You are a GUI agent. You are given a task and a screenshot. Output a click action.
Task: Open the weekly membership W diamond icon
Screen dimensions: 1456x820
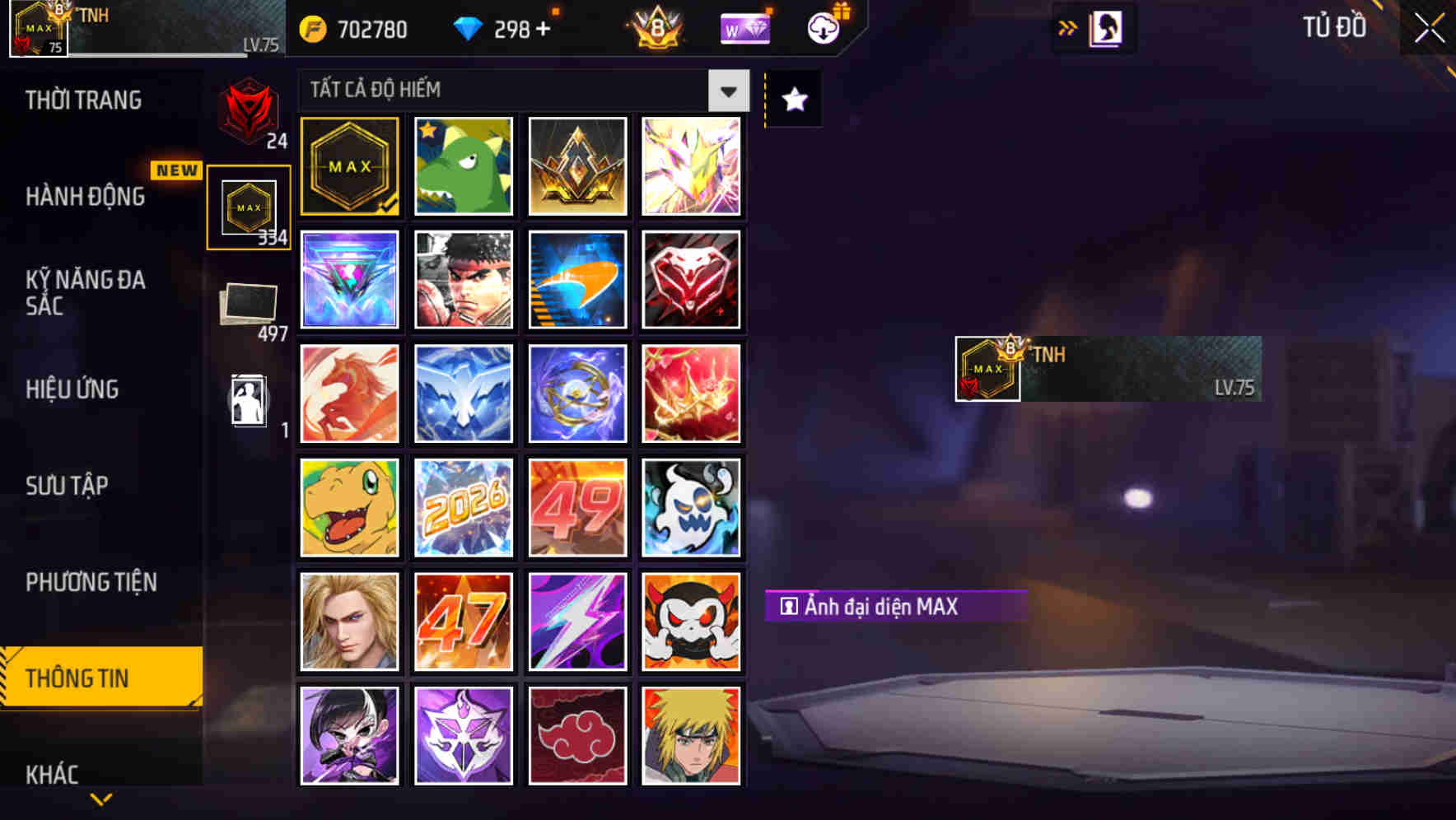pyautogui.click(x=744, y=27)
